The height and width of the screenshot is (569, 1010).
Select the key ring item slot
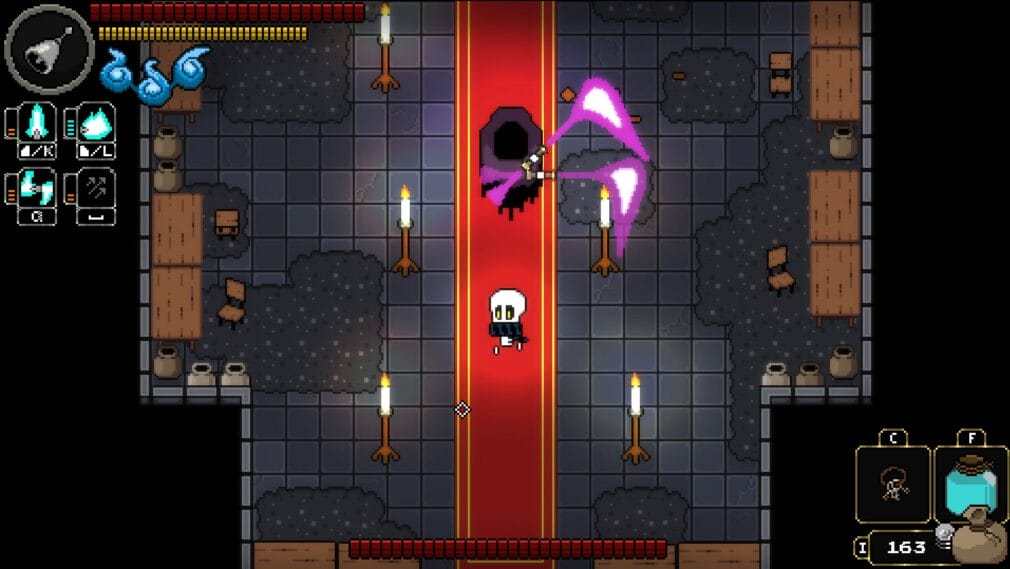click(x=891, y=484)
